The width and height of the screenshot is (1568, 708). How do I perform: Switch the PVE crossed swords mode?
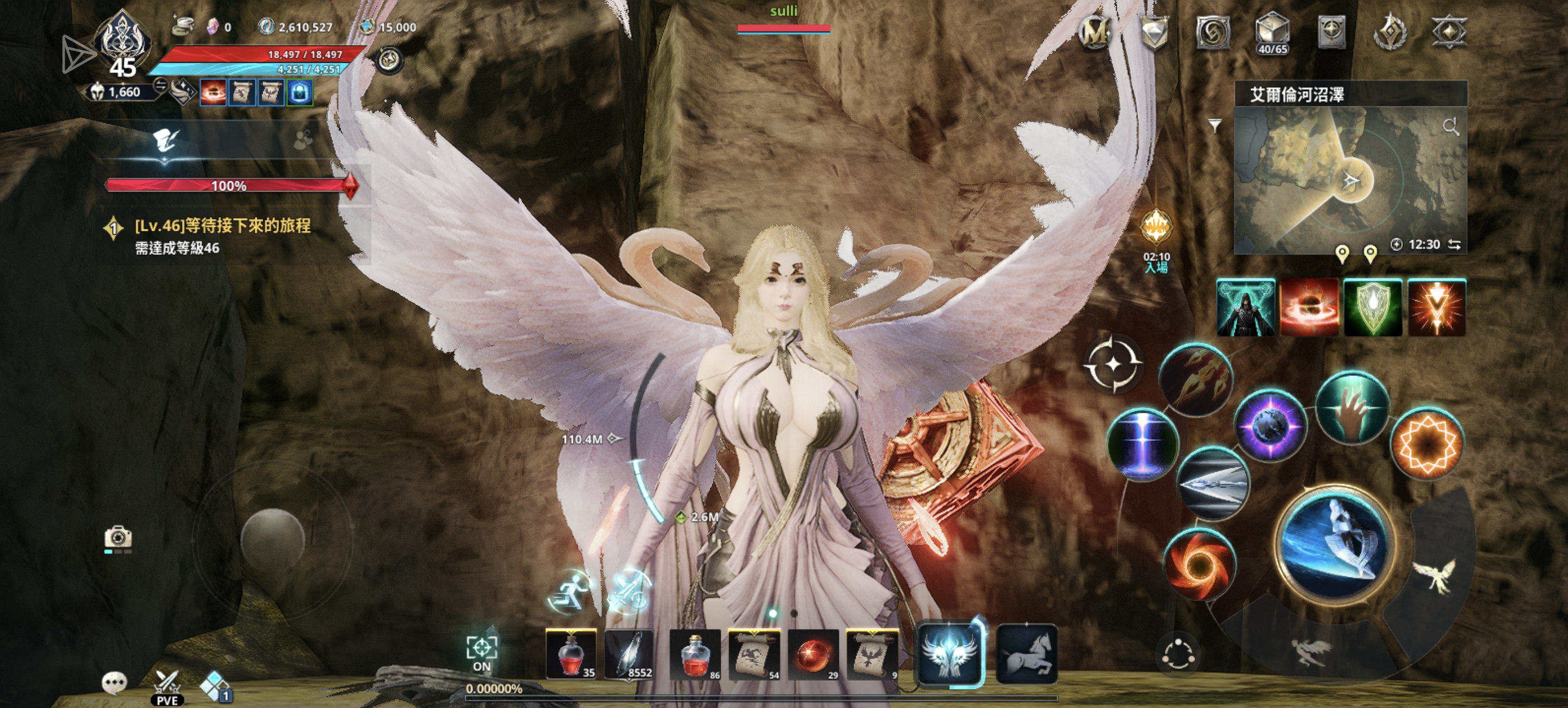coord(166,686)
